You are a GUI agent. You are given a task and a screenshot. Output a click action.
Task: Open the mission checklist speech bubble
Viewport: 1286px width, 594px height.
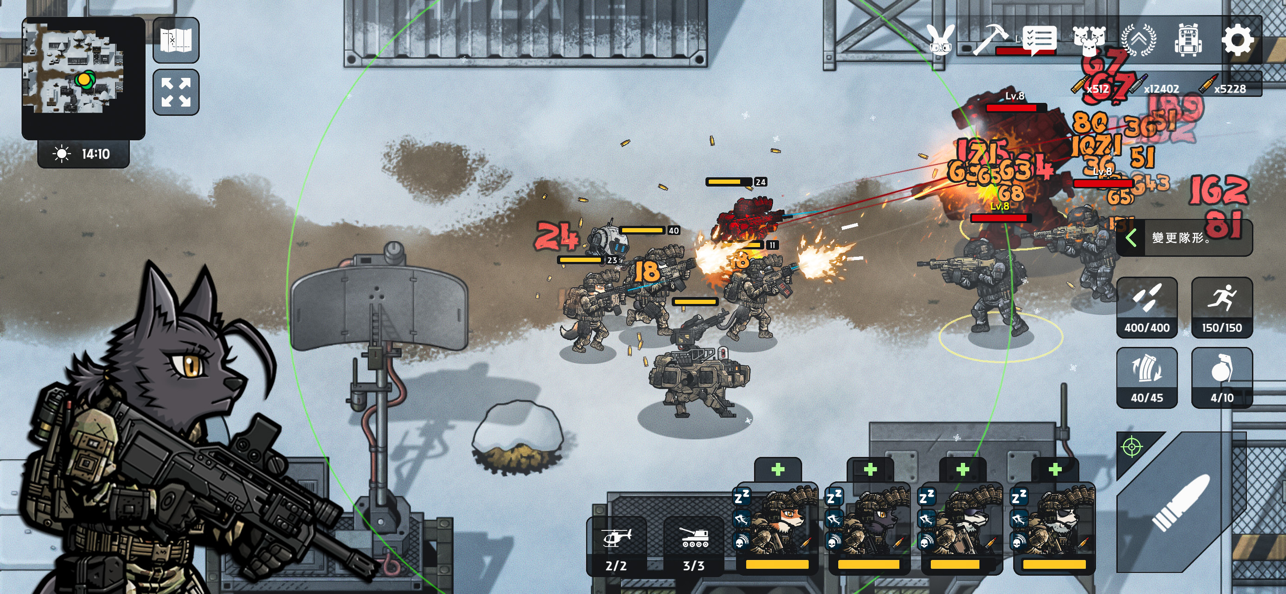point(1039,41)
